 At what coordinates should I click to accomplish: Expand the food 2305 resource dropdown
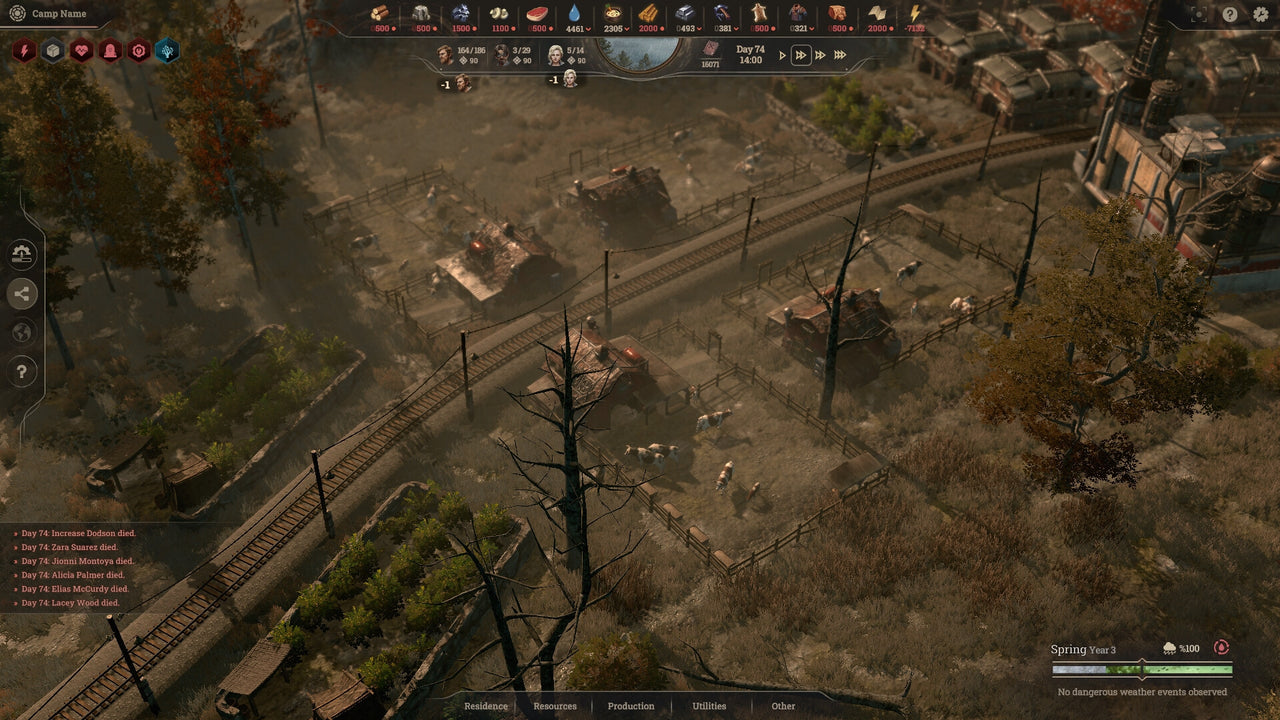(x=626, y=30)
